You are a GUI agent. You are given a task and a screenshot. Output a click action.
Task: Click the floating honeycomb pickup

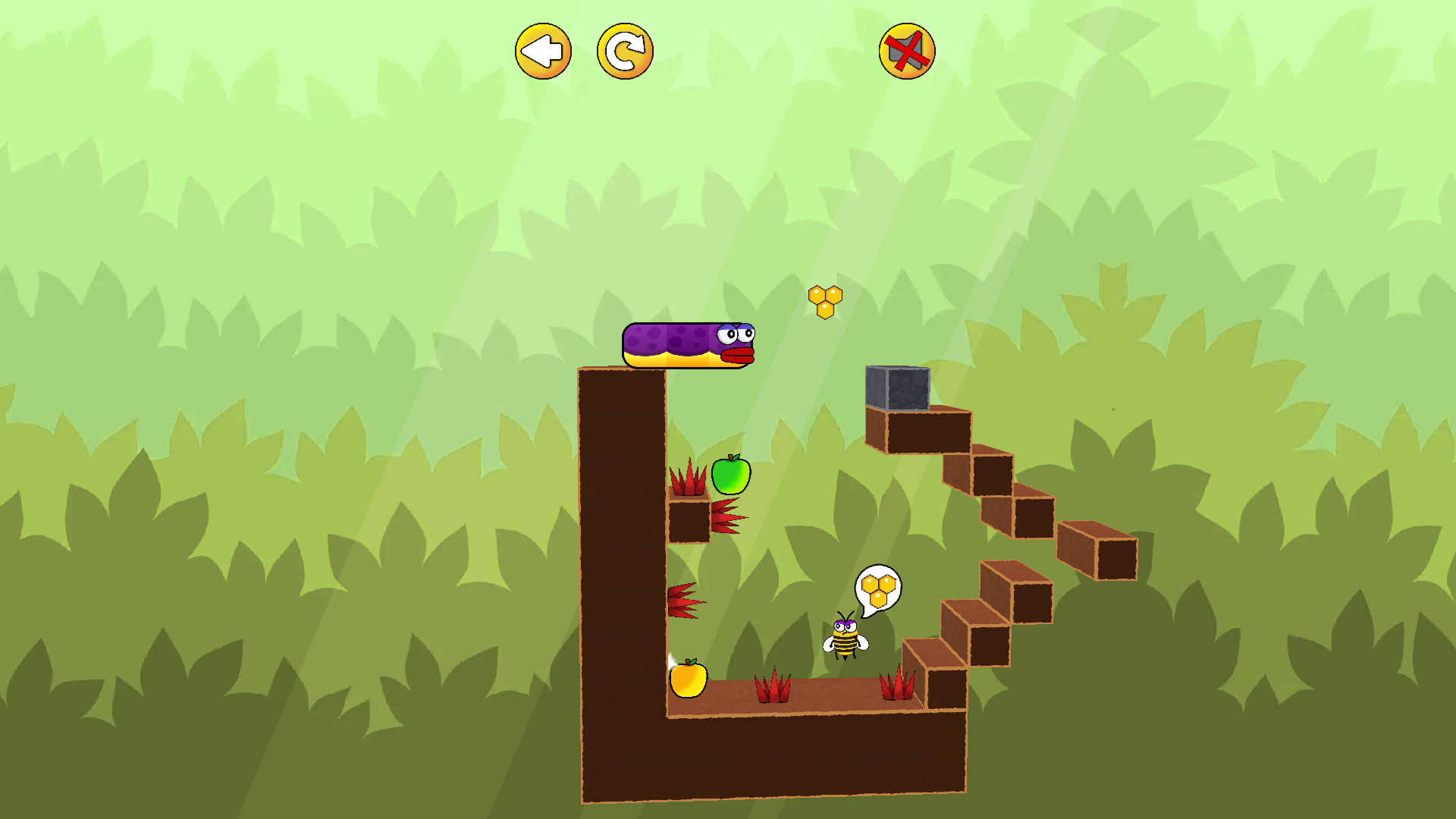coord(824,299)
